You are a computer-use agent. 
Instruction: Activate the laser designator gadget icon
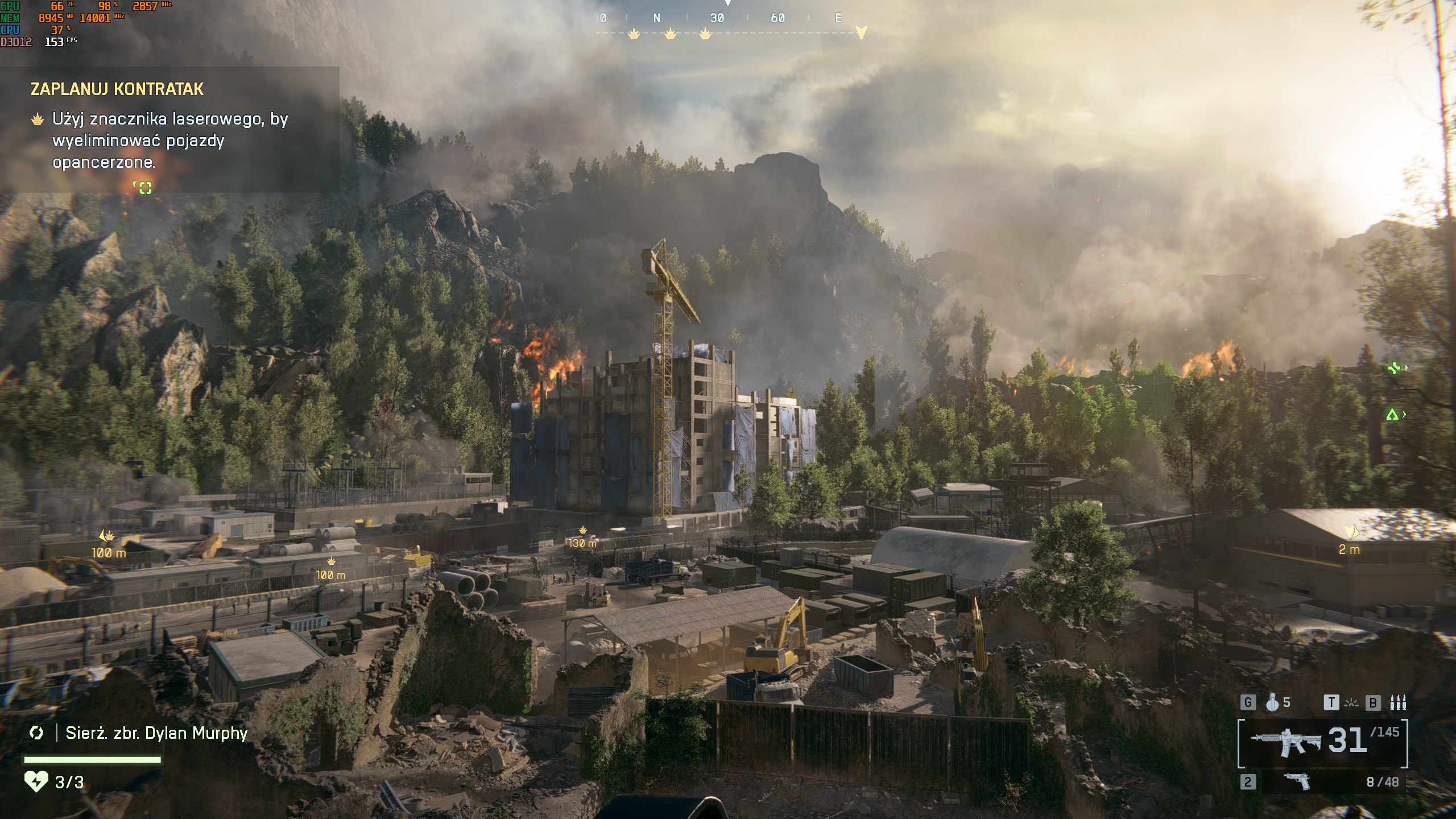(1351, 704)
